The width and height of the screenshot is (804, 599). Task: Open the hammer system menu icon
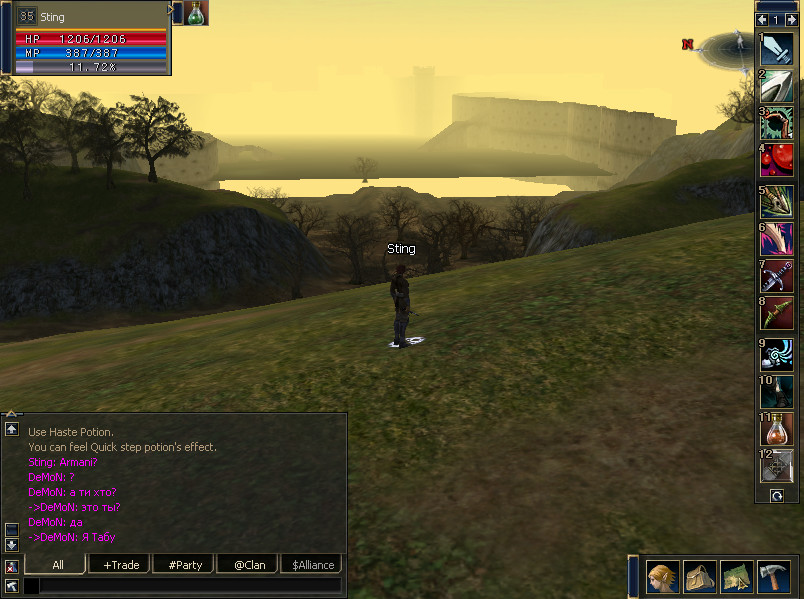[x=773, y=577]
